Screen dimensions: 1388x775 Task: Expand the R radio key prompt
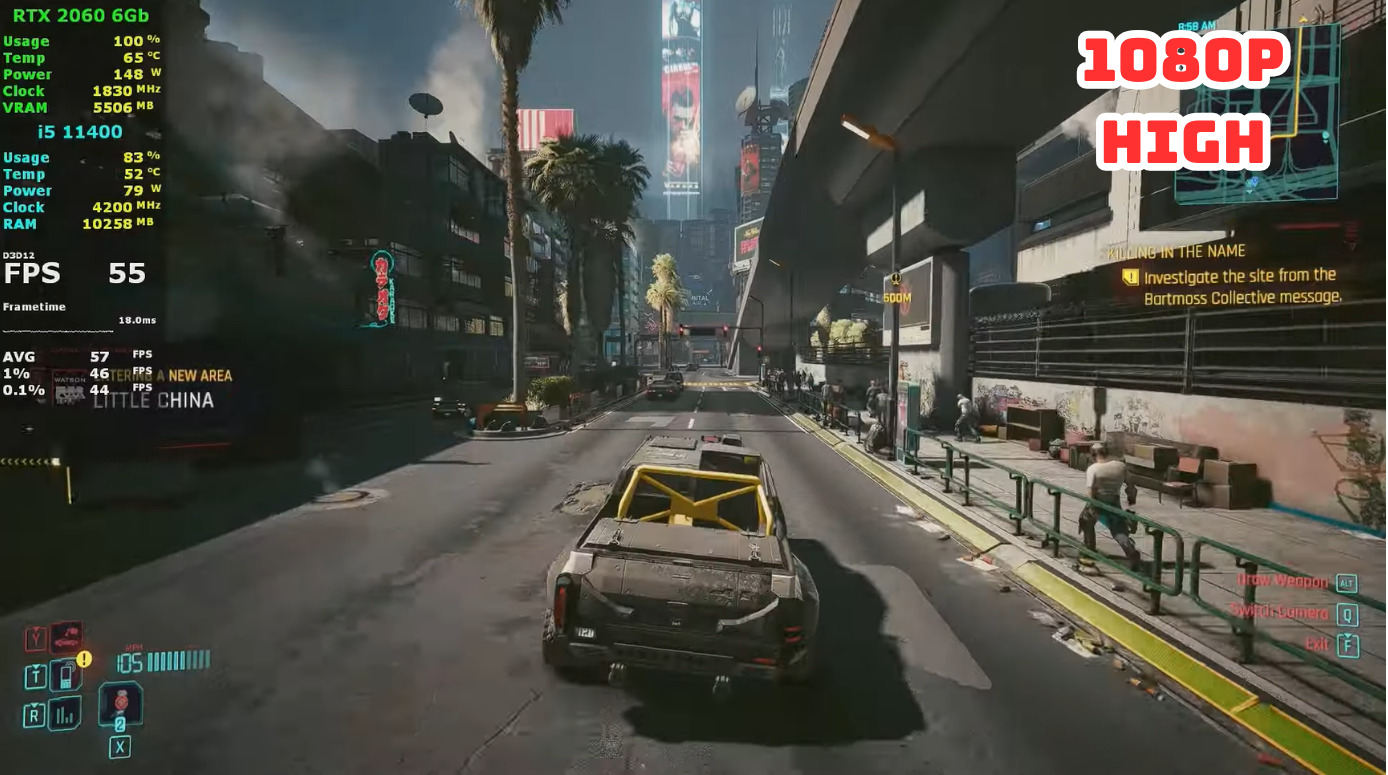click(34, 713)
